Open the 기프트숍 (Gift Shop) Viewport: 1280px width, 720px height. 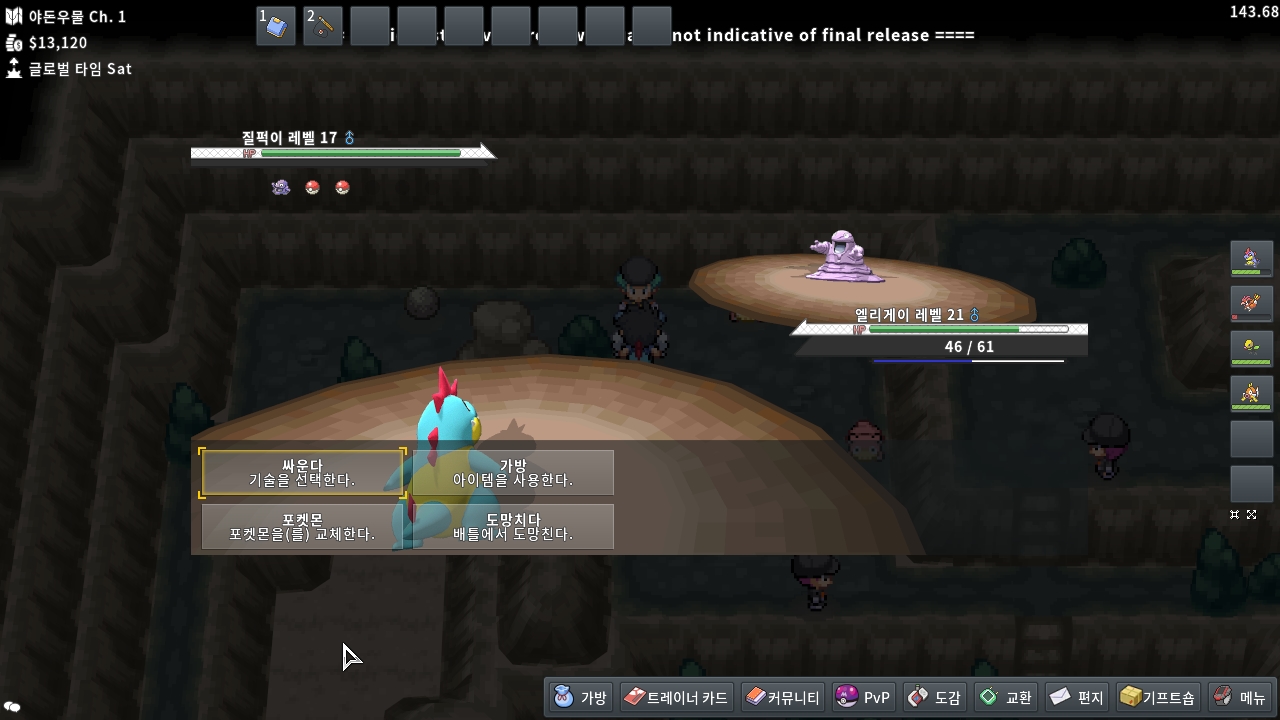pyautogui.click(x=1158, y=697)
